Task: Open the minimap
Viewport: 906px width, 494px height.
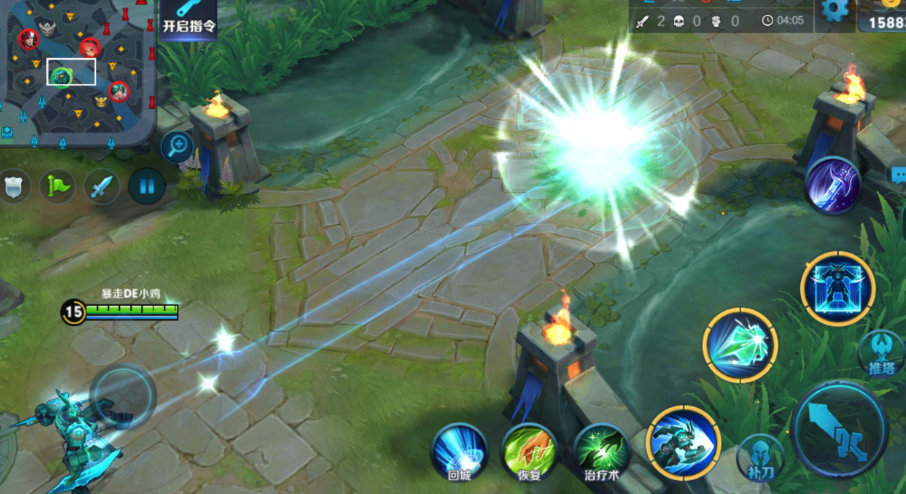Action: (78, 70)
